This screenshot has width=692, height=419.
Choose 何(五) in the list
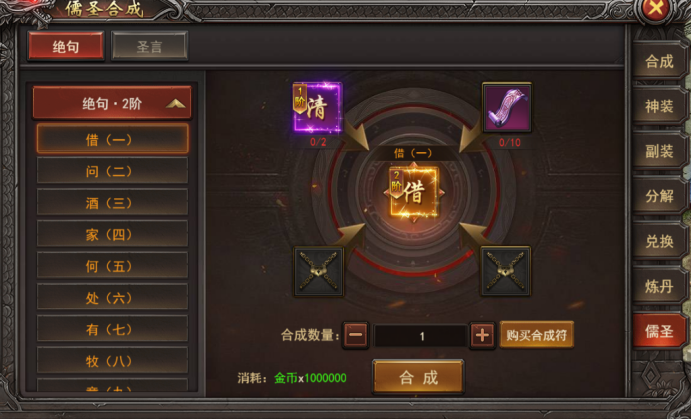click(112, 265)
